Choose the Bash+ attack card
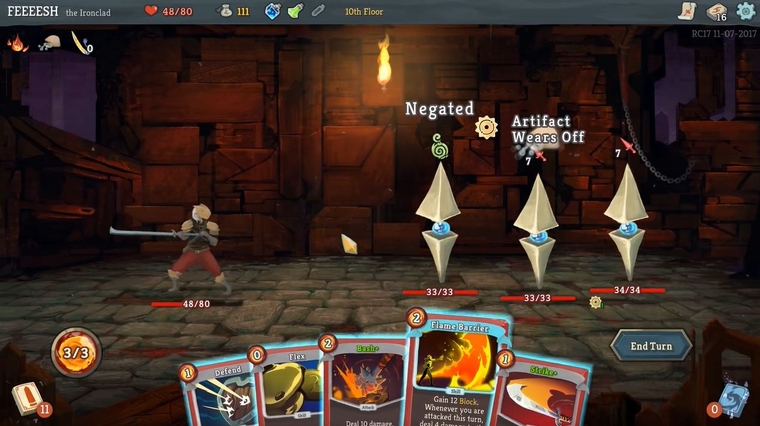 (367, 385)
